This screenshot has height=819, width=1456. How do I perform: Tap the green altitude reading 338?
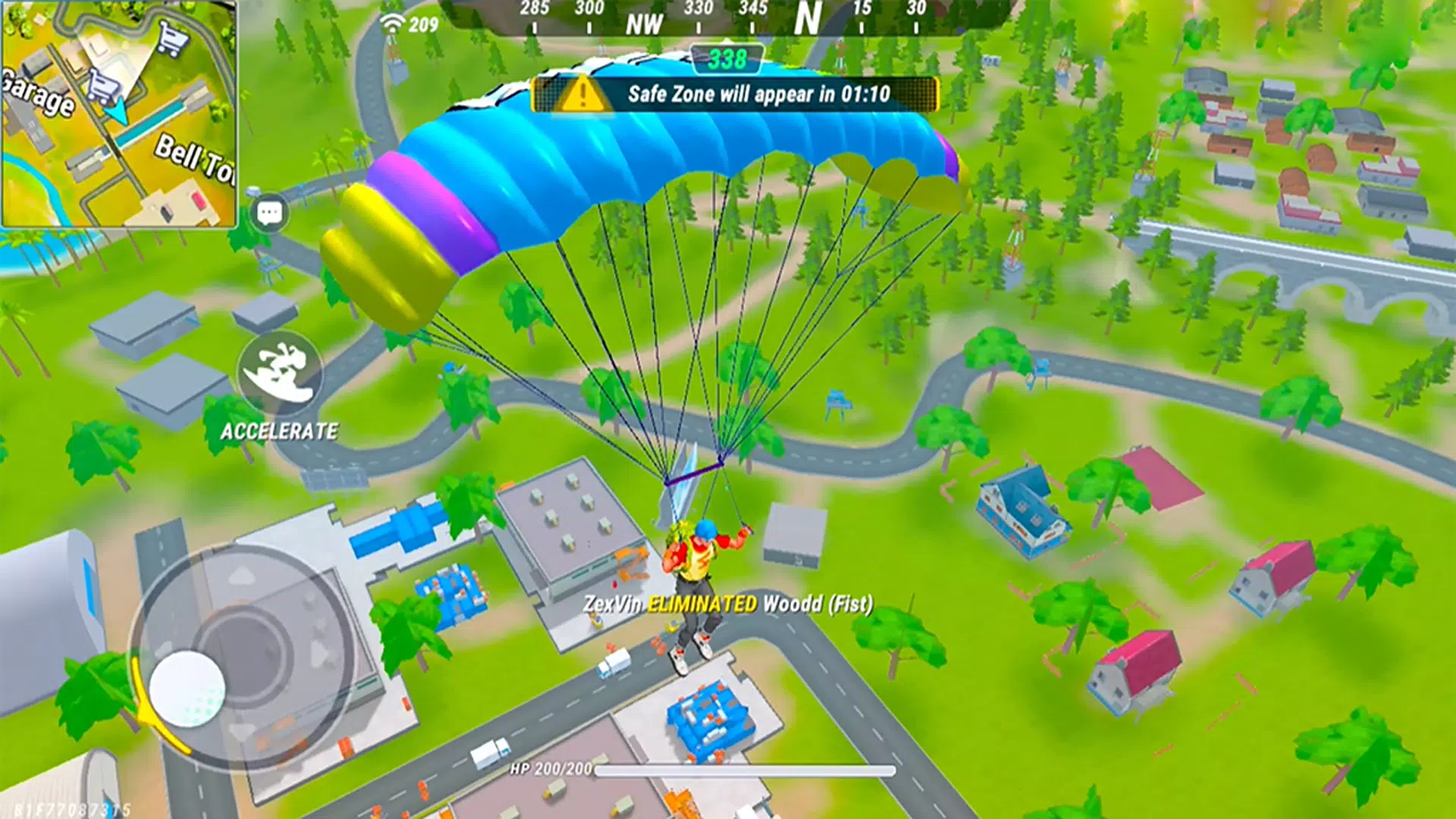tap(726, 59)
